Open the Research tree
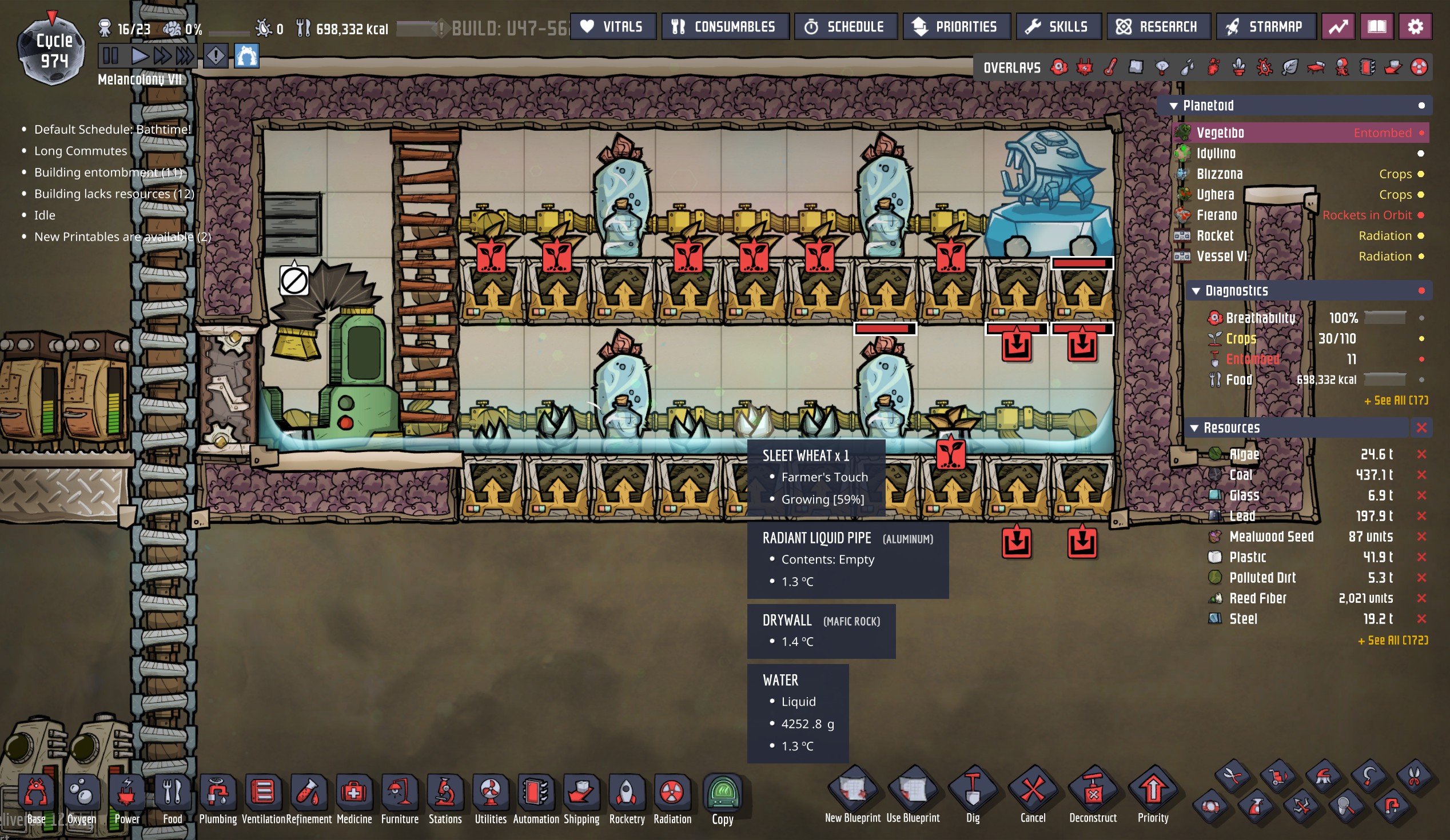 point(1158,26)
